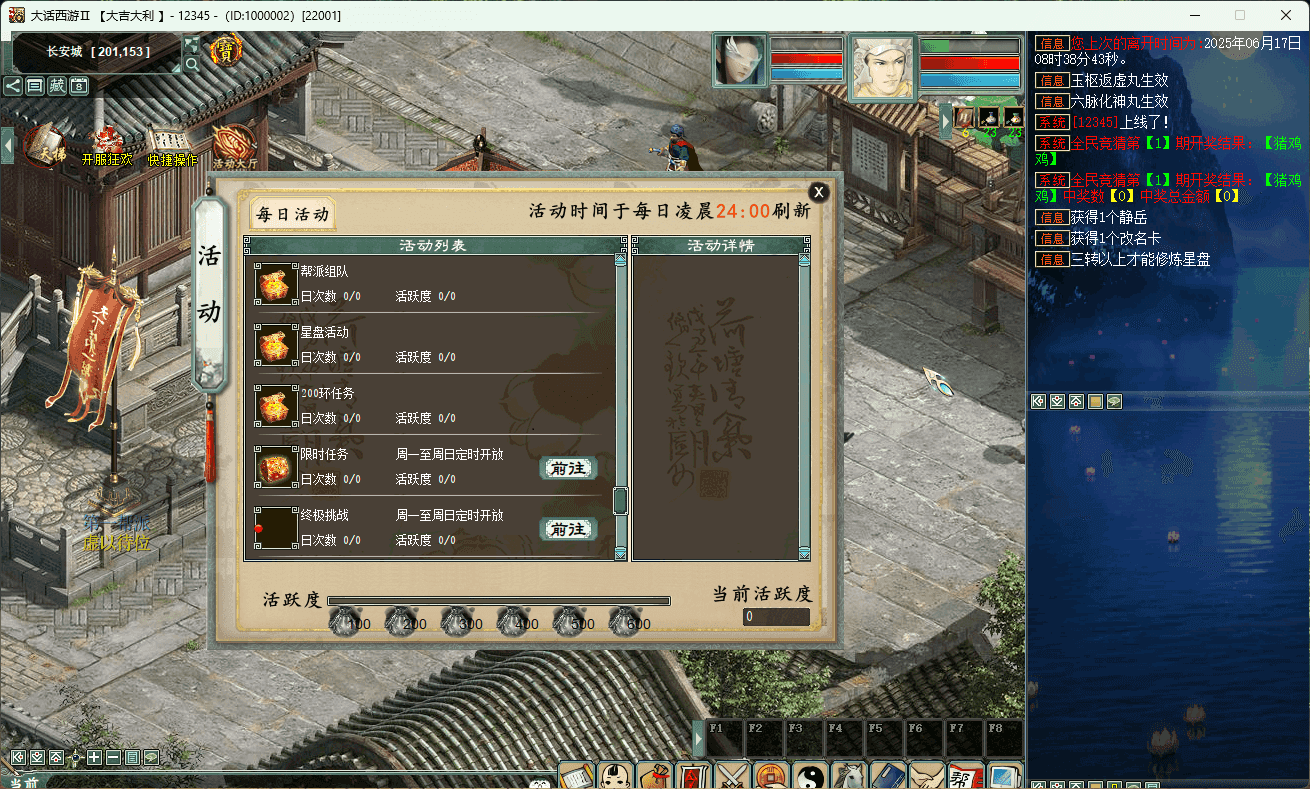Open the 天梯 ladder icon
Viewport: 1310px width, 789px height.
point(46,145)
